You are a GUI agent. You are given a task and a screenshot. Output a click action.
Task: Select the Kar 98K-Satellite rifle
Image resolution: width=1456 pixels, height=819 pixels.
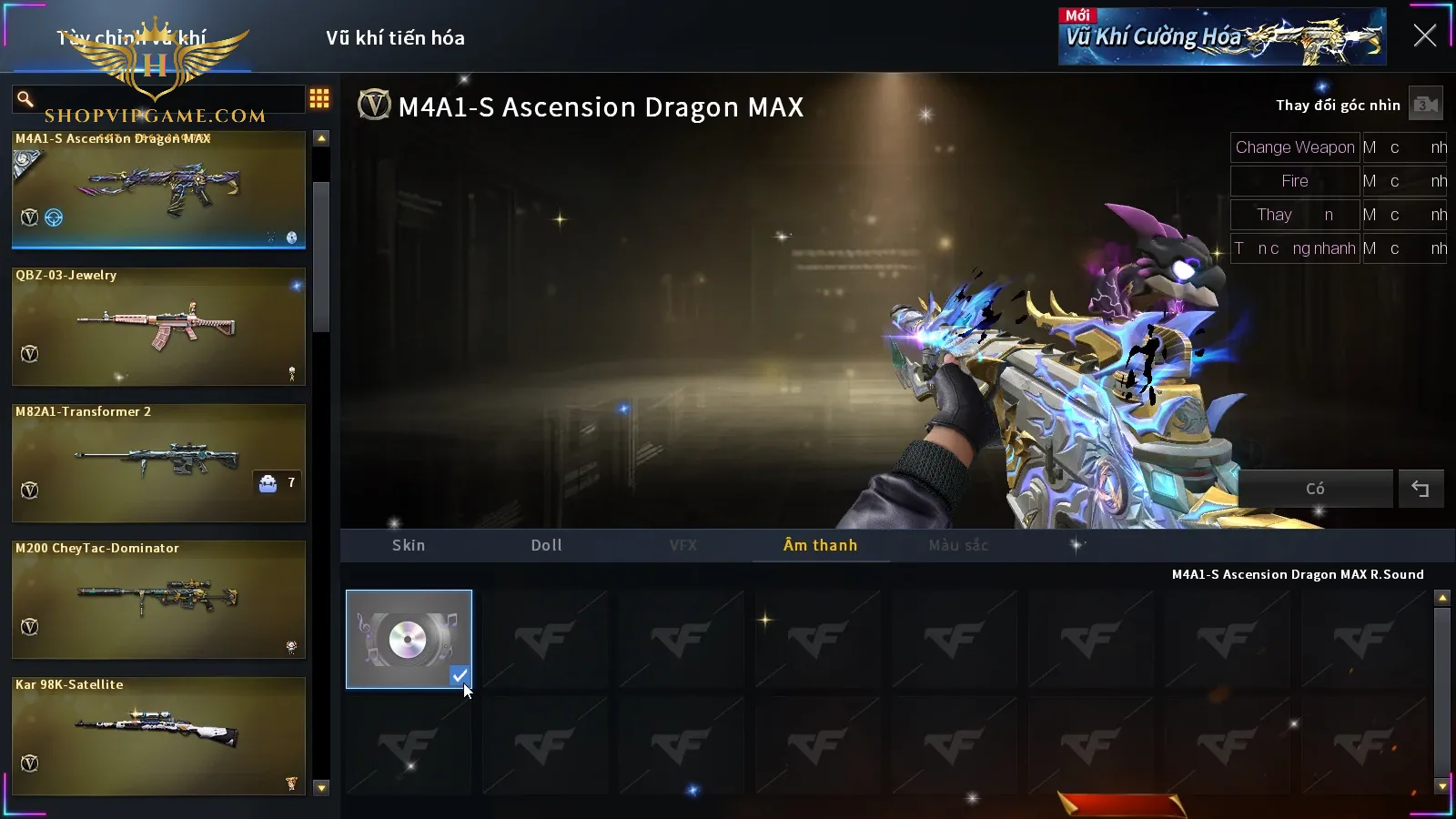(158, 735)
